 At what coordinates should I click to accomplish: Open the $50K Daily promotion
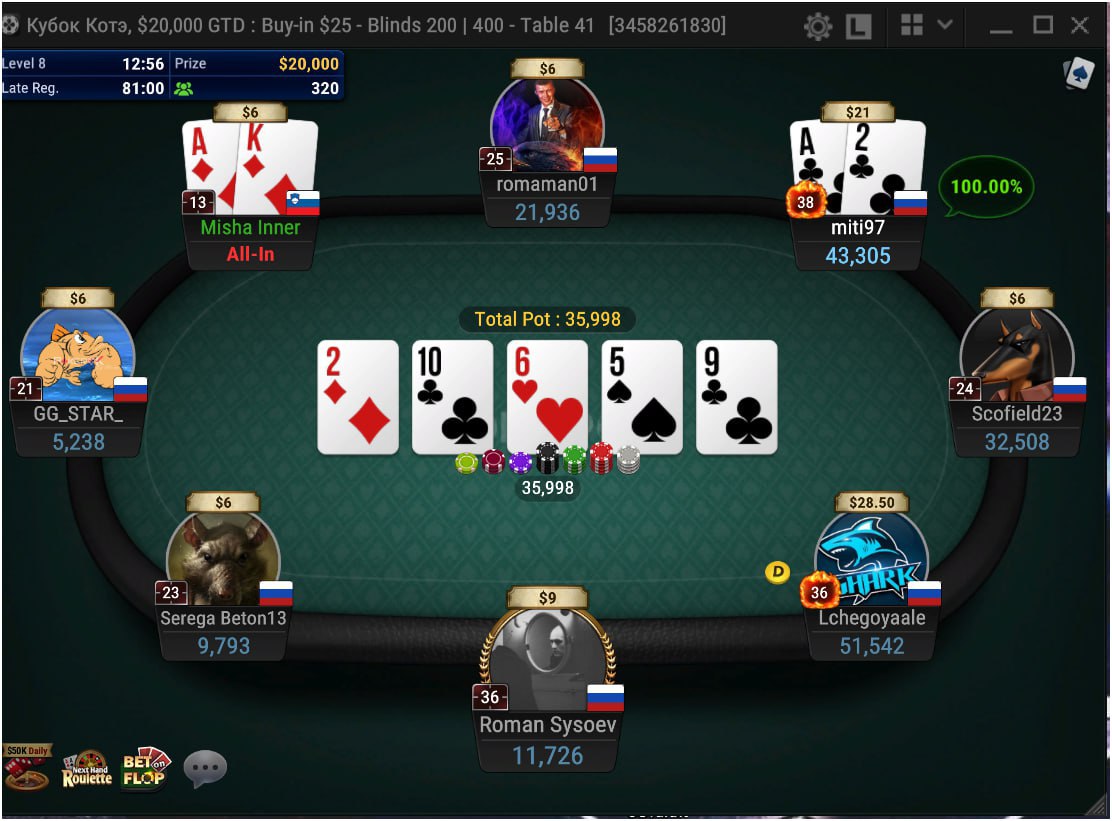[x=26, y=767]
